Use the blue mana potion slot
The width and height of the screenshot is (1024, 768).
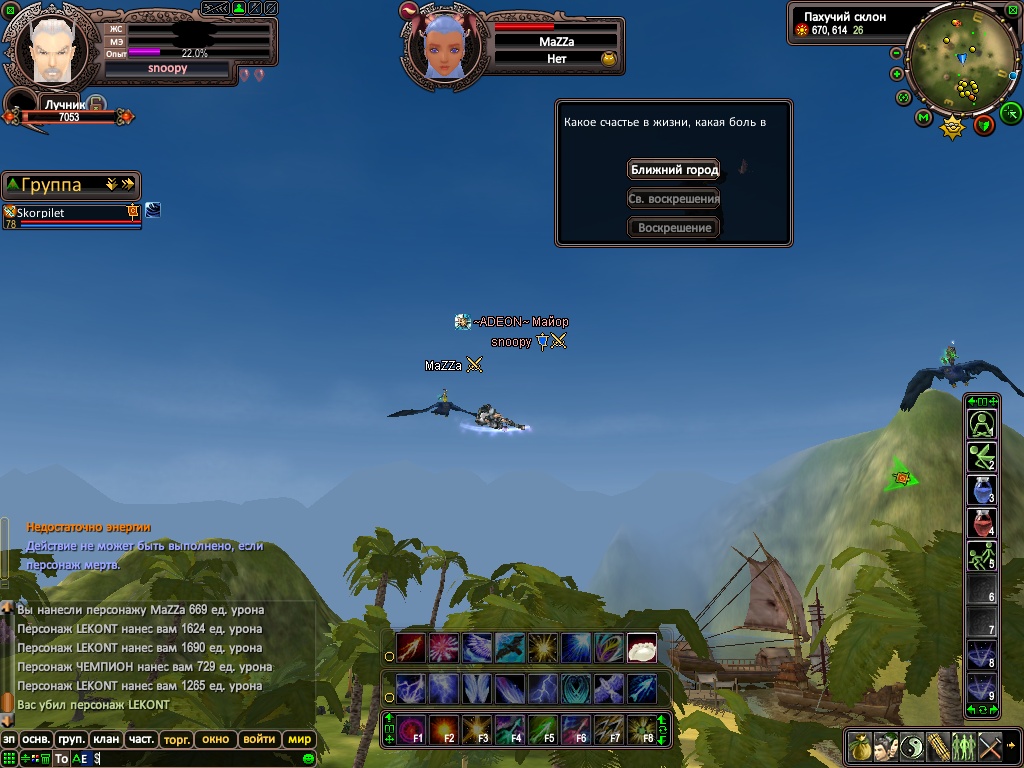tap(981, 490)
